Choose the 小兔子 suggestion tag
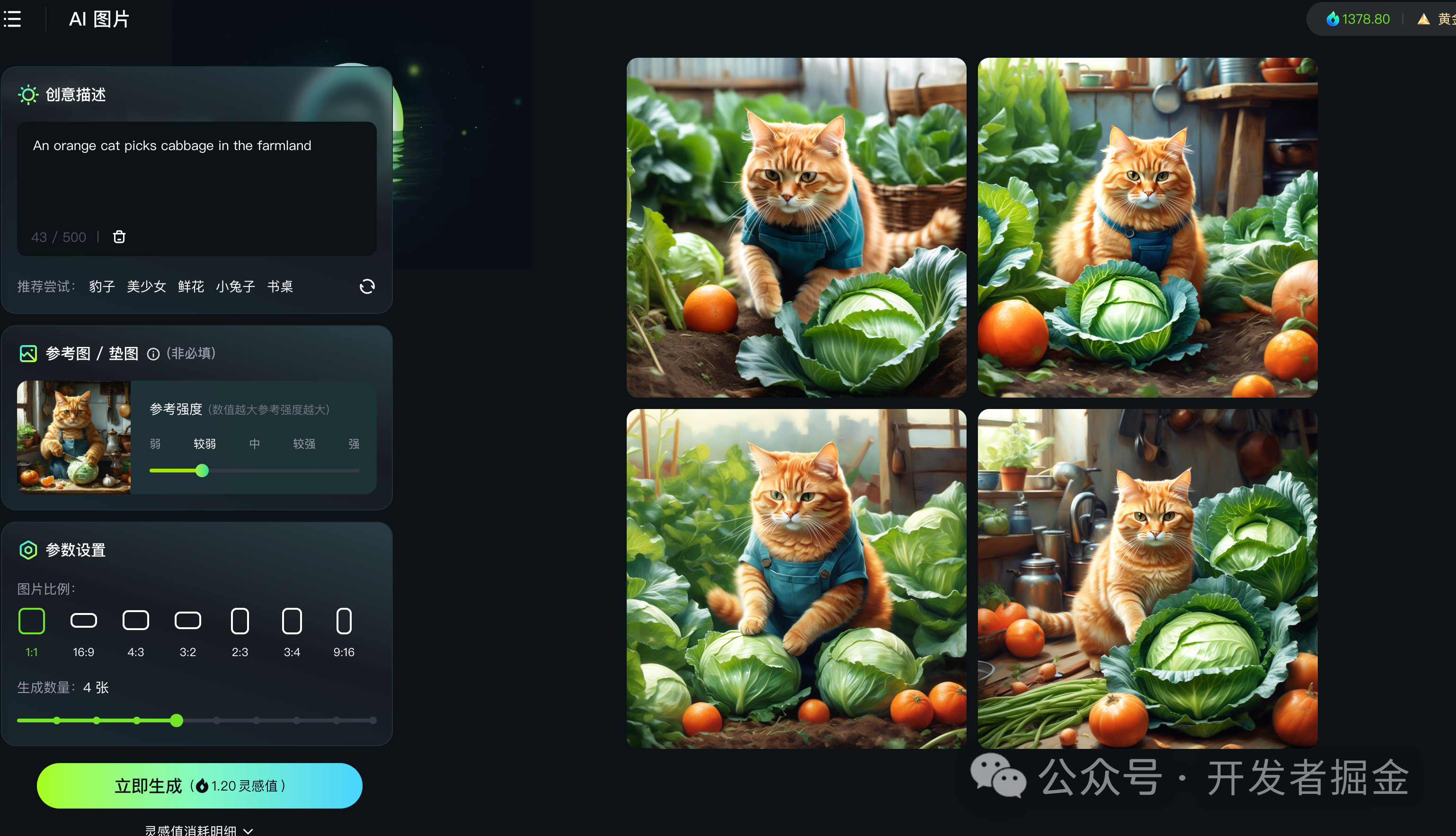 tap(235, 286)
